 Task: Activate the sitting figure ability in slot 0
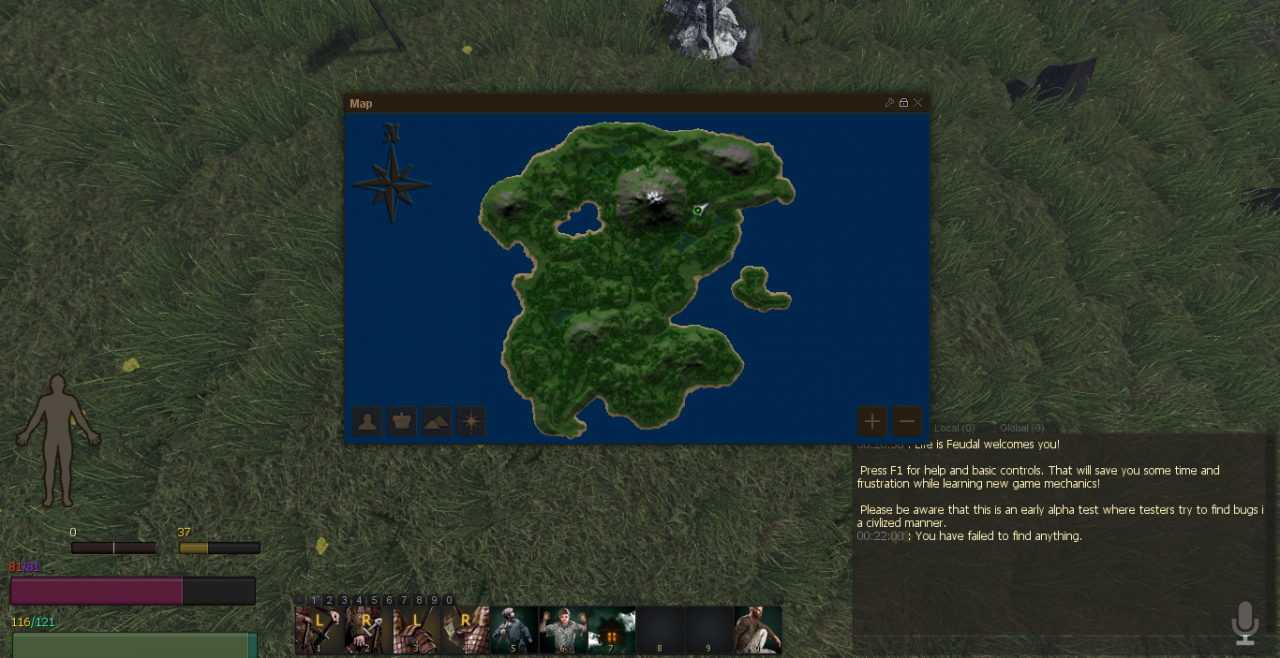(x=758, y=630)
